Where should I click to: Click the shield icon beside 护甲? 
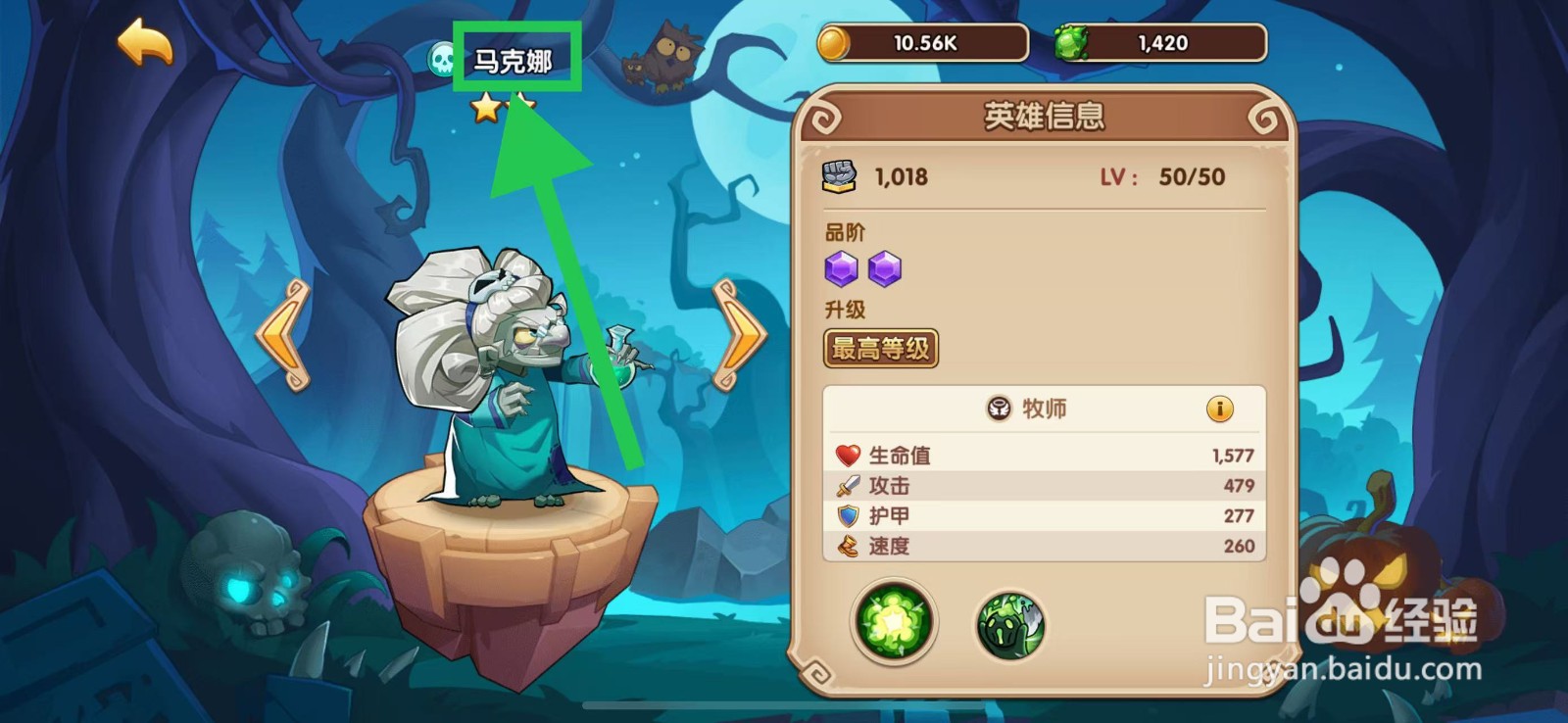tap(848, 515)
